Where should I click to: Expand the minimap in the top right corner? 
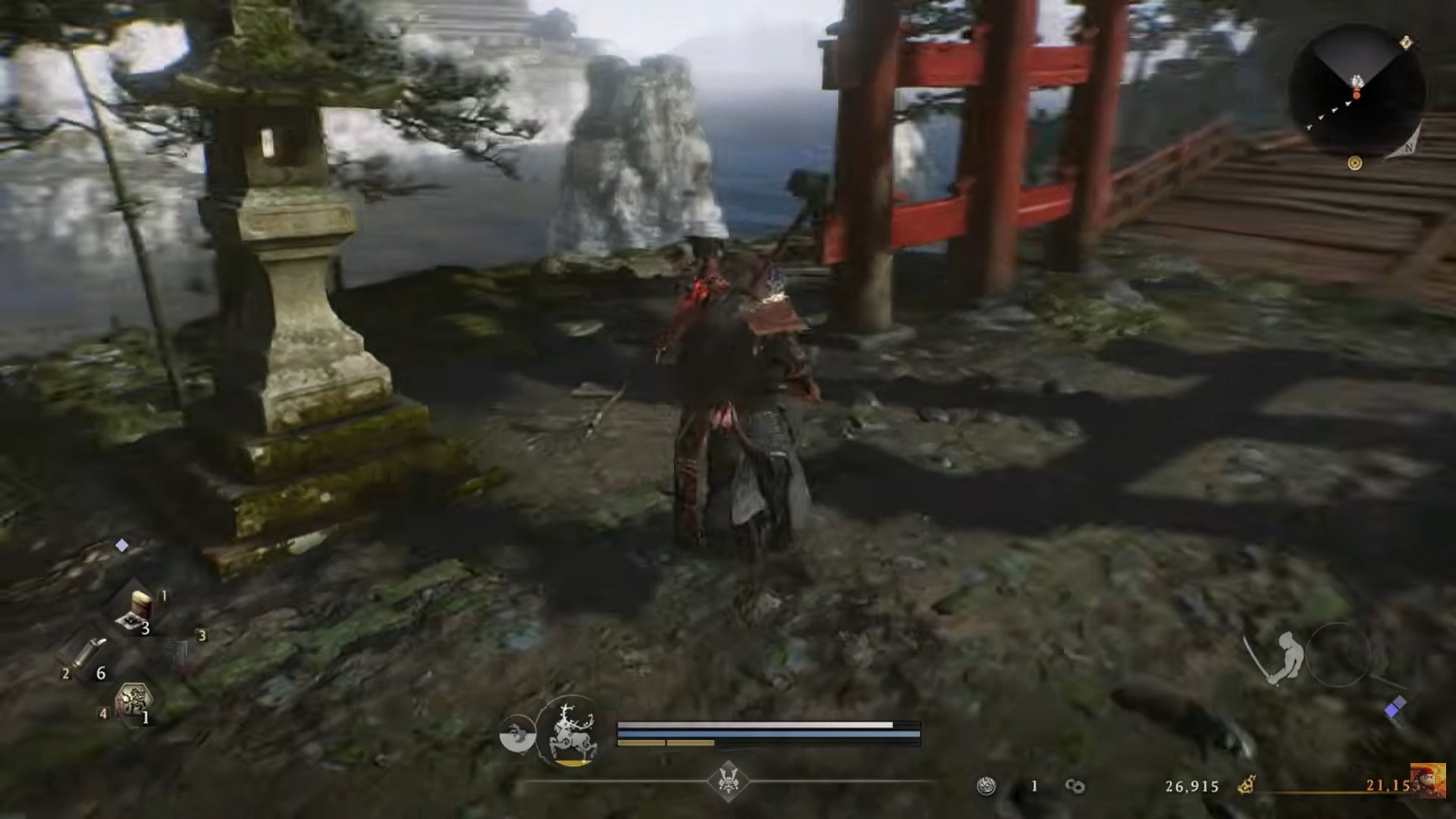pyautogui.click(x=1357, y=87)
